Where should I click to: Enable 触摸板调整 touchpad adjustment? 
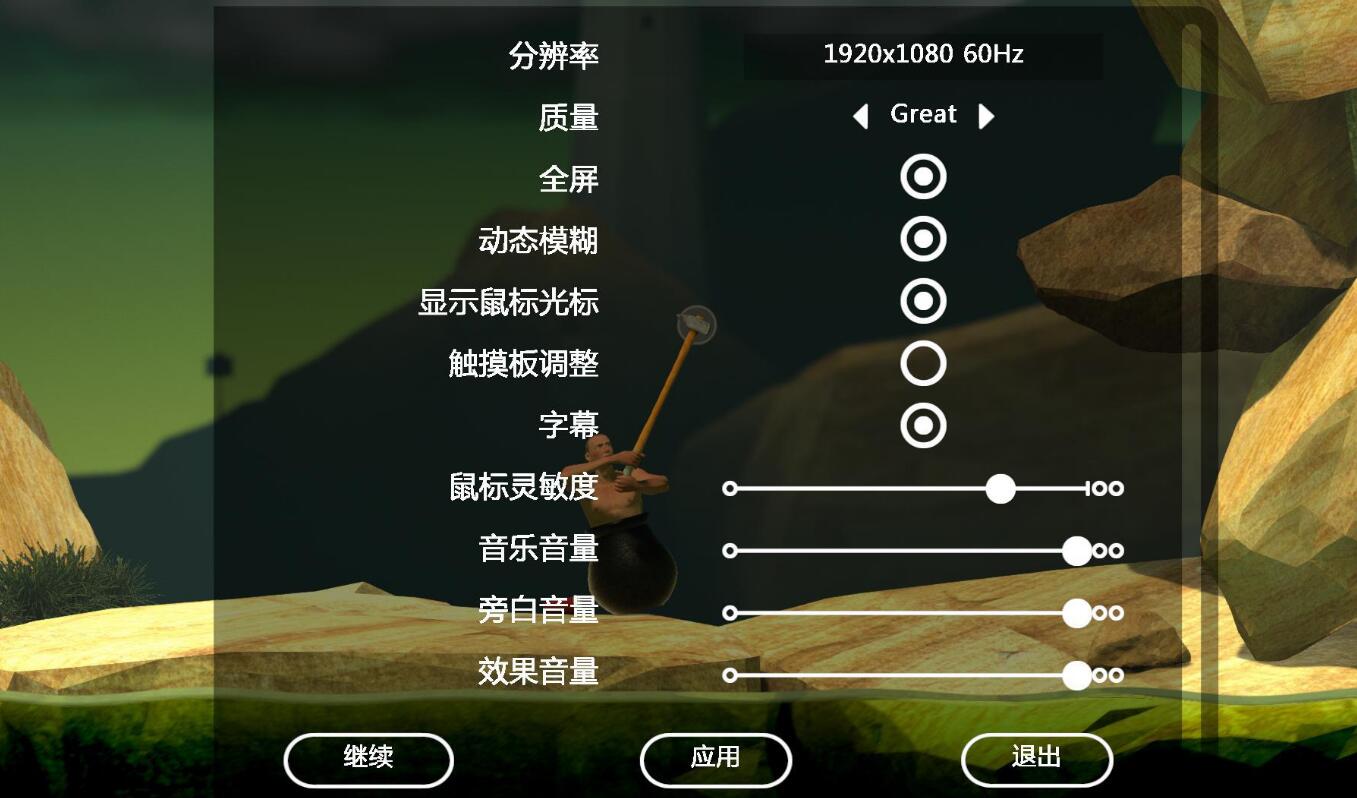click(x=921, y=363)
